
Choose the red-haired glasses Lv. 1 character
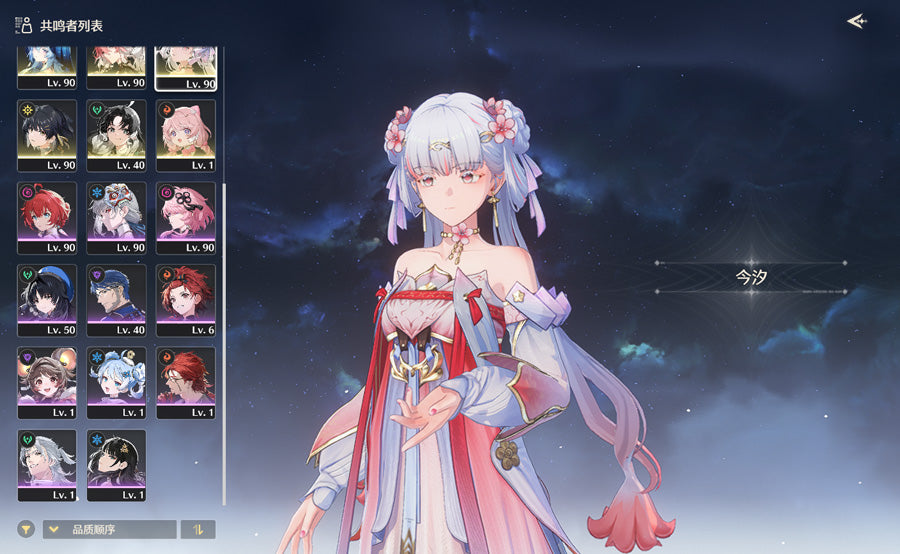pyautogui.click(x=186, y=383)
